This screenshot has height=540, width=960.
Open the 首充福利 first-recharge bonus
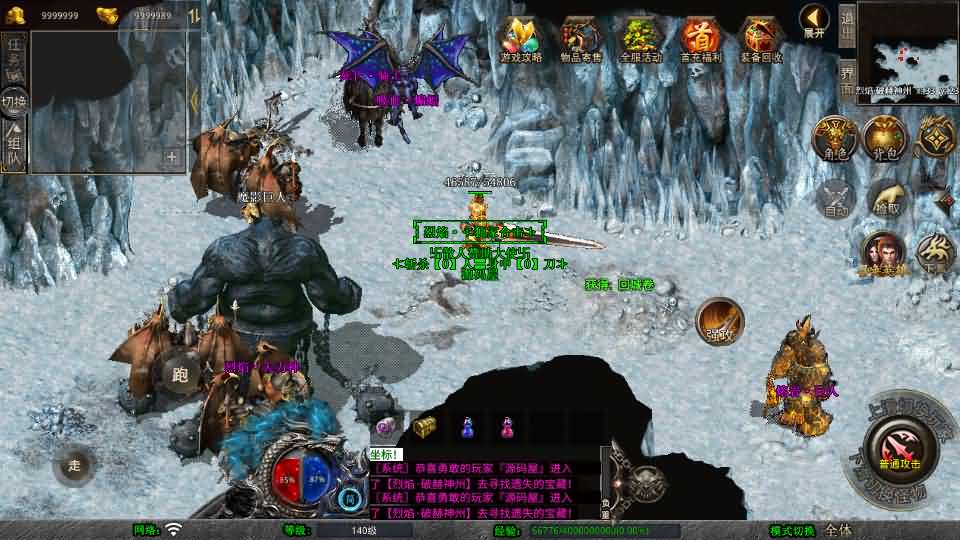(701, 40)
